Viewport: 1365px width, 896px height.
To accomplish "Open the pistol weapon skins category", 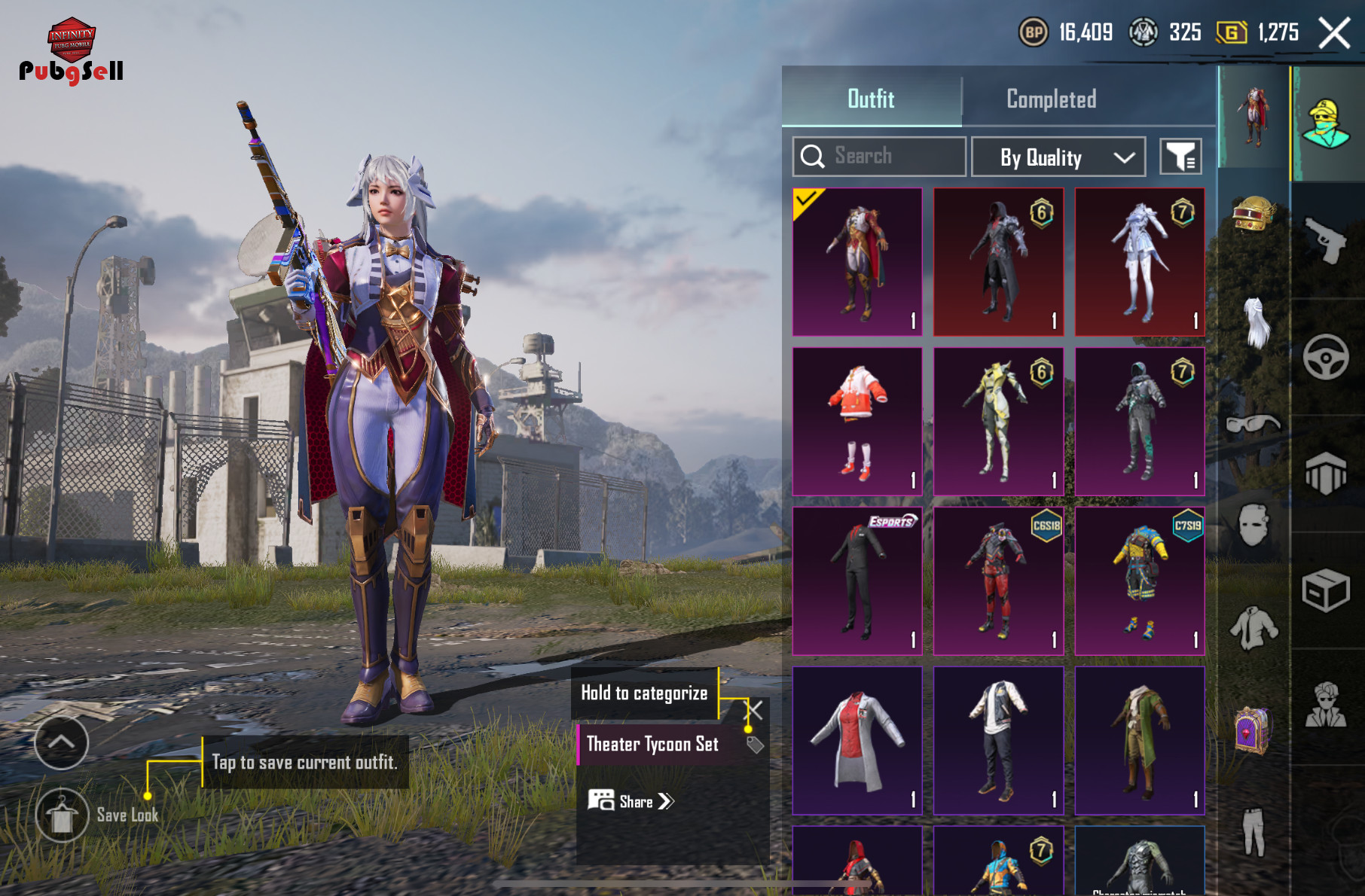I will 1326,239.
